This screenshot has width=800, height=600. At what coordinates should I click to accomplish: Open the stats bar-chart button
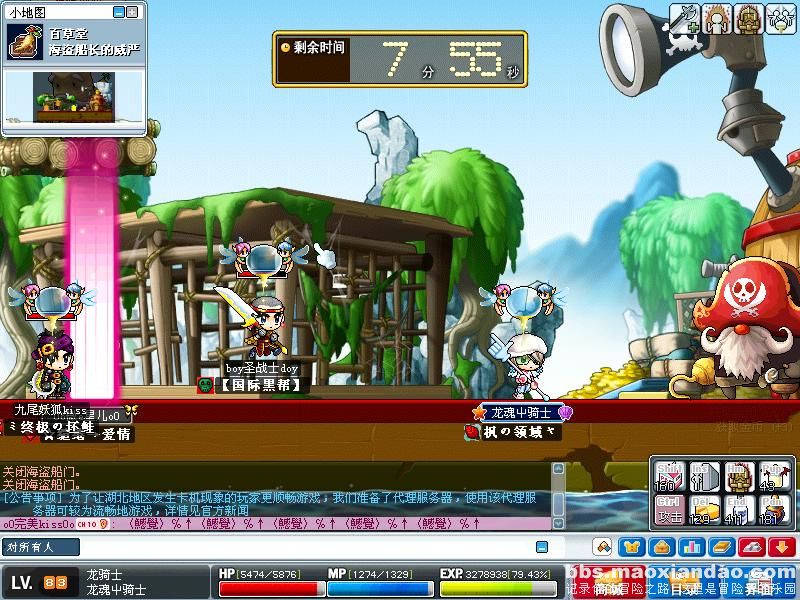click(691, 547)
